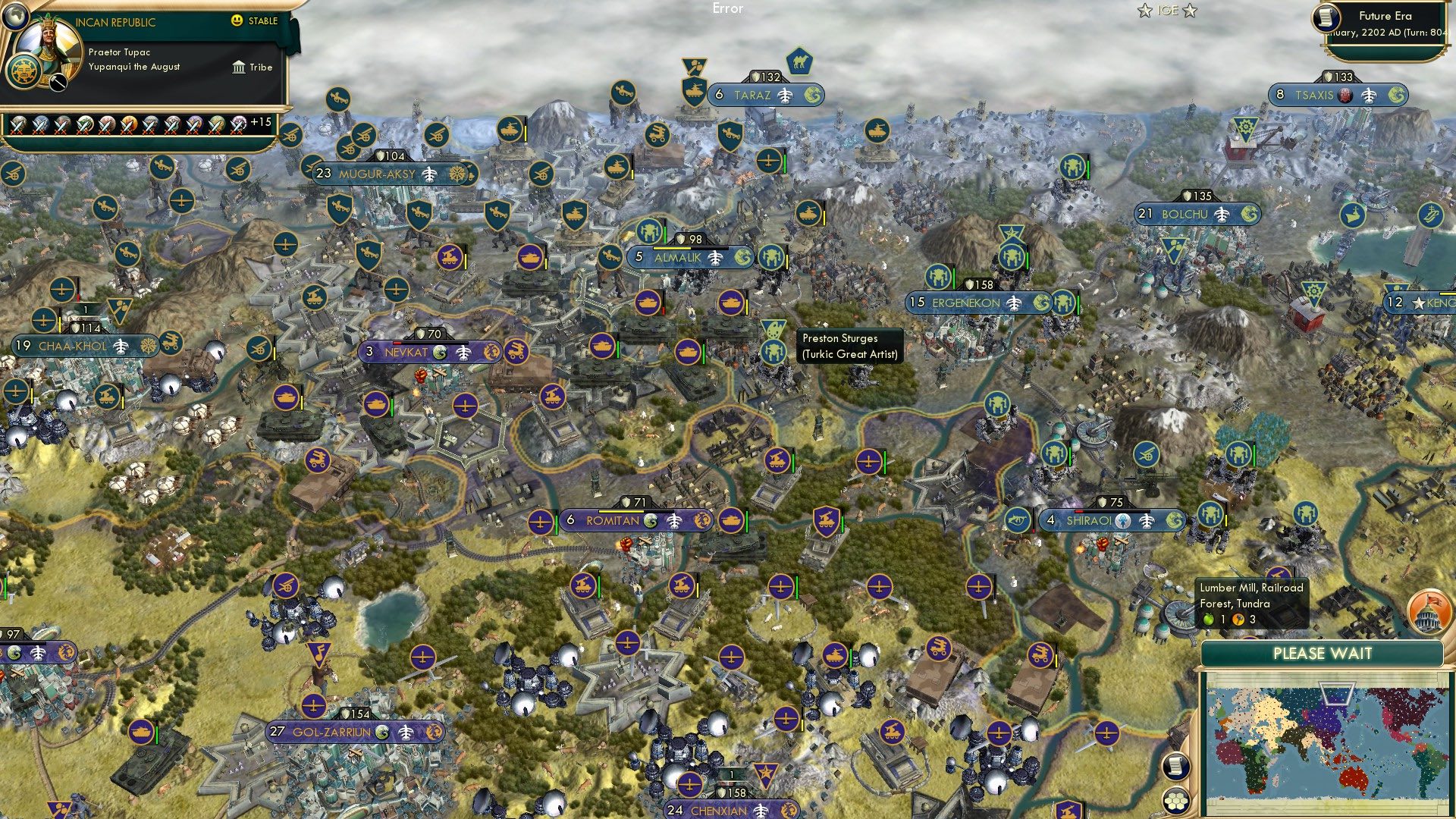Image resolution: width=1456 pixels, height=819 pixels.
Task: Open the Mugur-Aksy city banner
Action: coord(377,174)
